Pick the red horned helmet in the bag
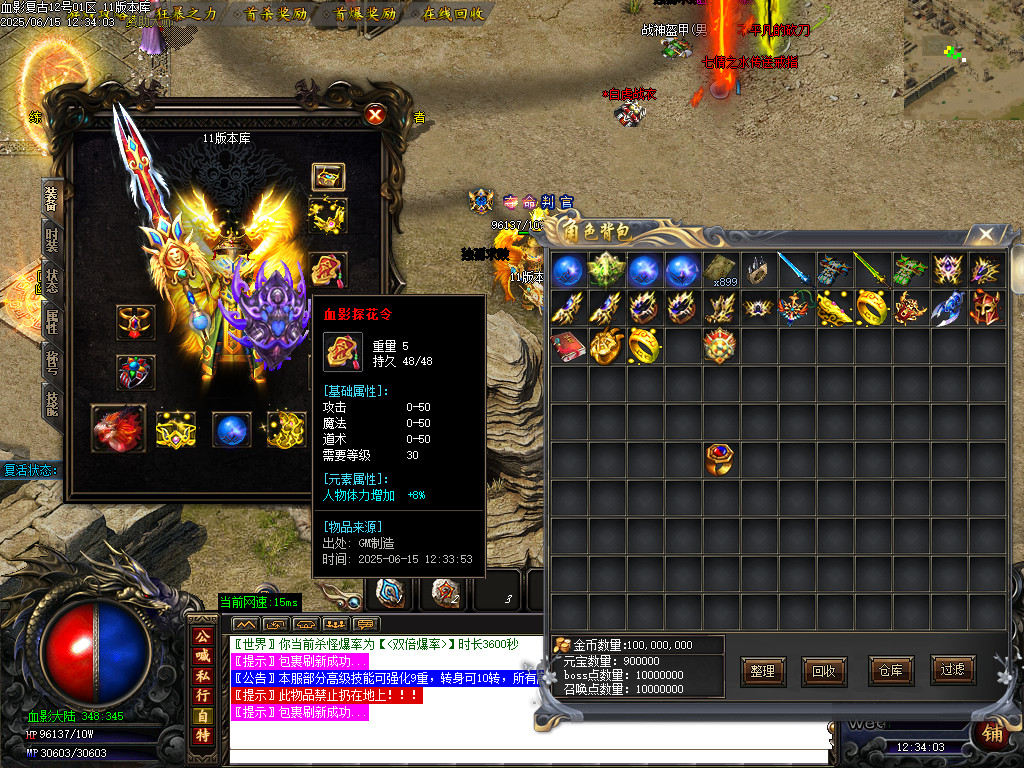1024x768 pixels. pyautogui.click(x=986, y=308)
